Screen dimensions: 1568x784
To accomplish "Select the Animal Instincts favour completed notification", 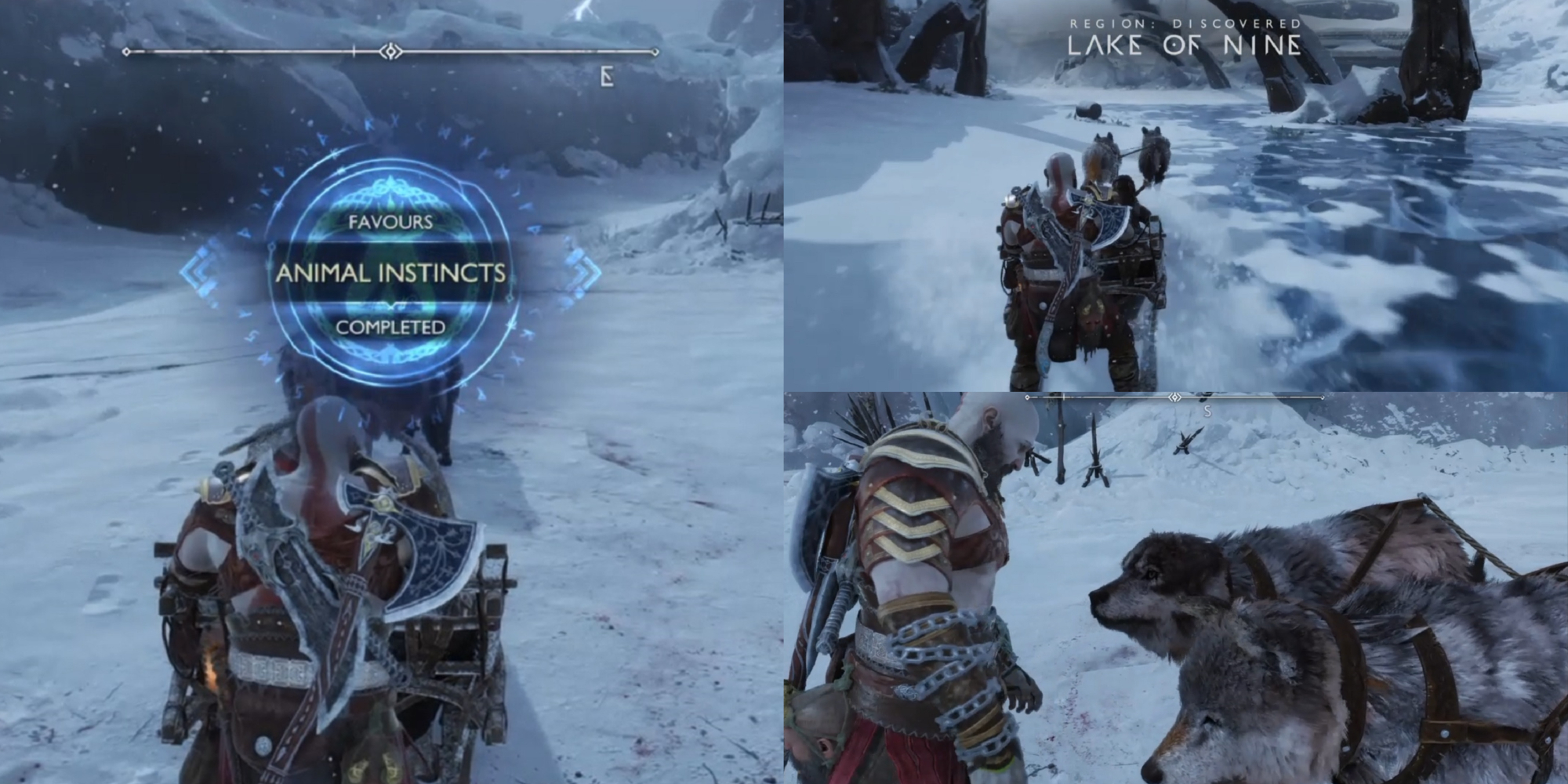I will tap(390, 273).
